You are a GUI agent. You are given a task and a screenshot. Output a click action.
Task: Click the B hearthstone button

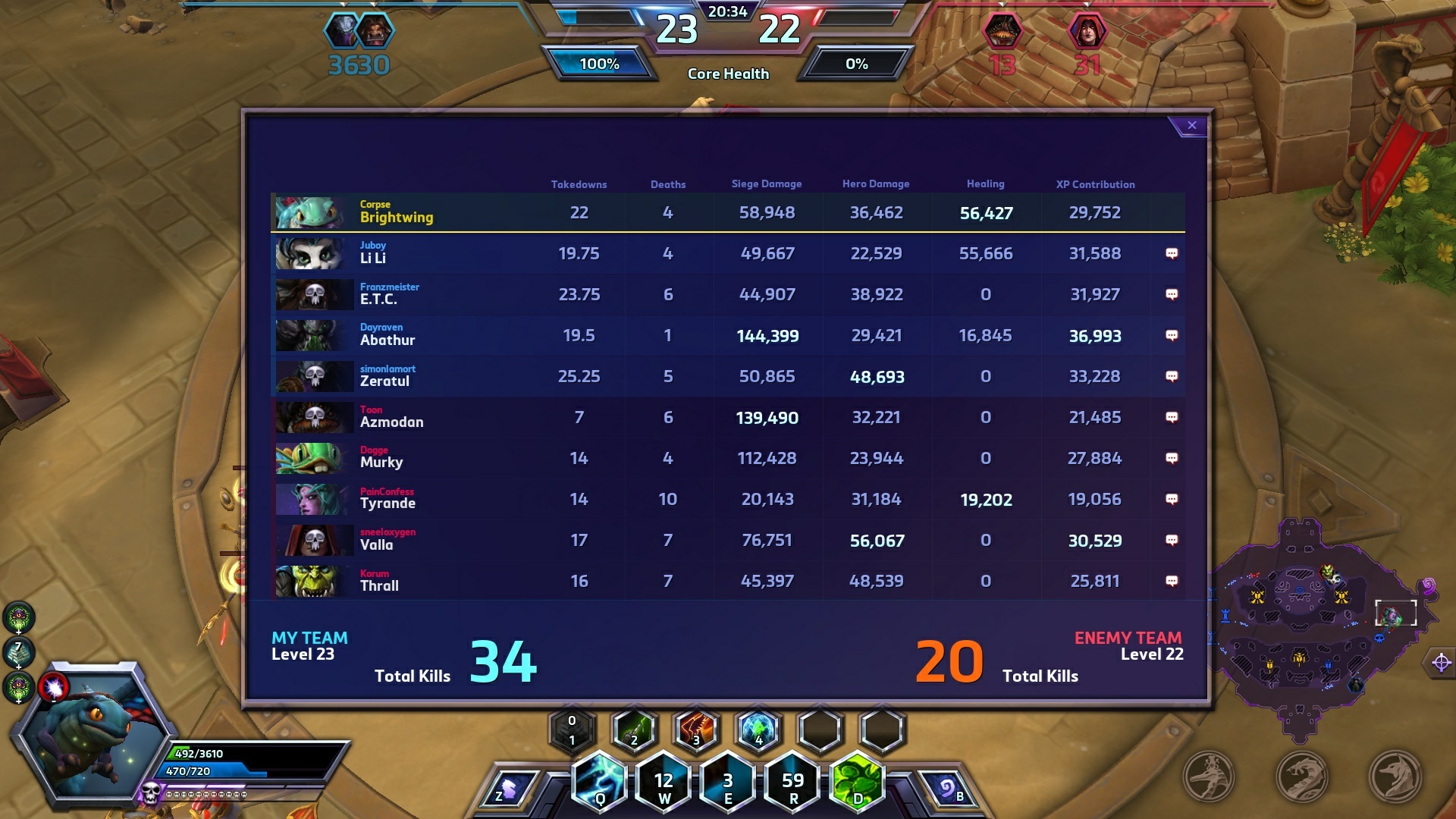click(x=948, y=790)
